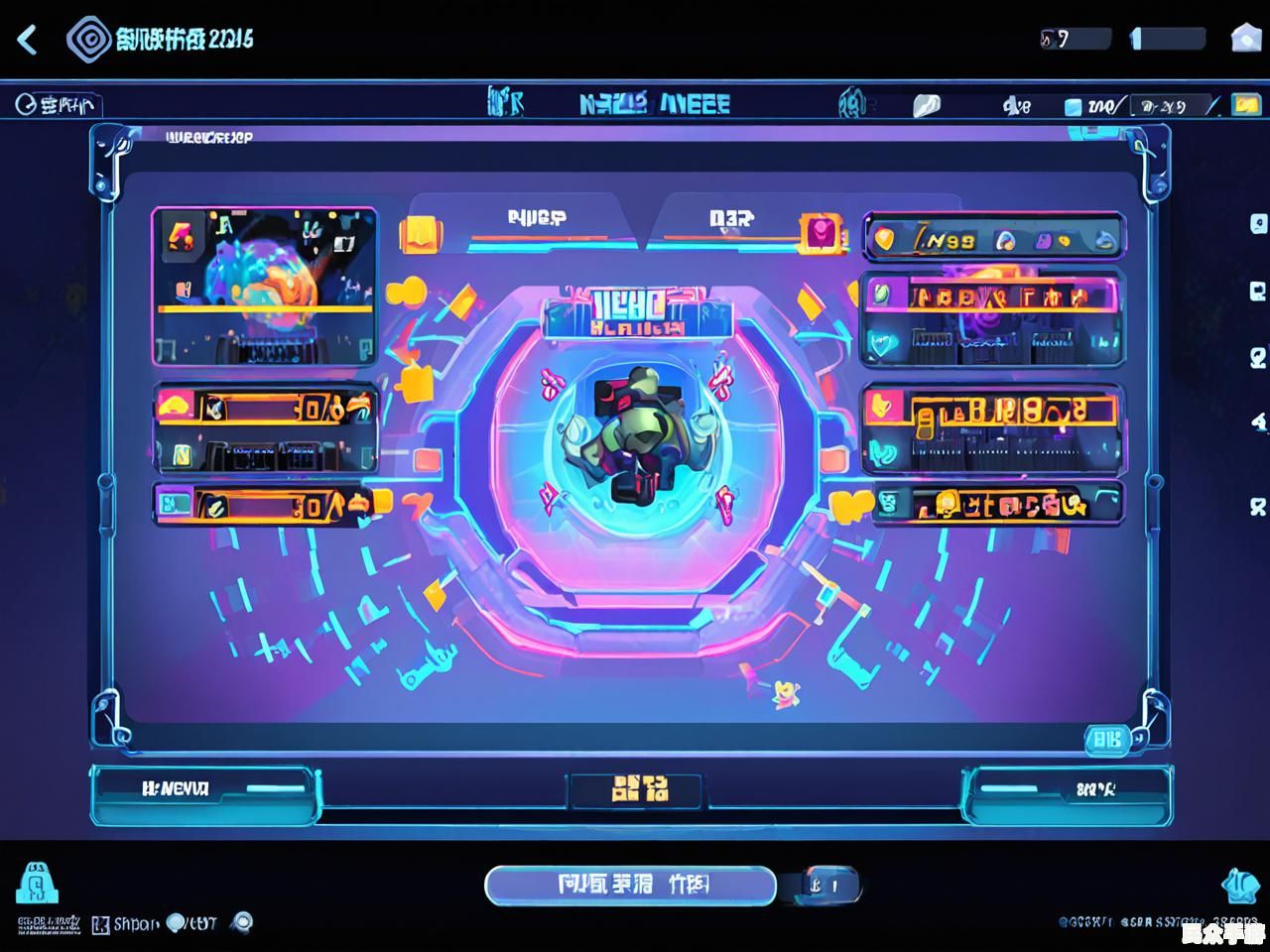Screen dimensions: 1270x952
Task: Go back using the top-left arrow
Action: point(28,40)
